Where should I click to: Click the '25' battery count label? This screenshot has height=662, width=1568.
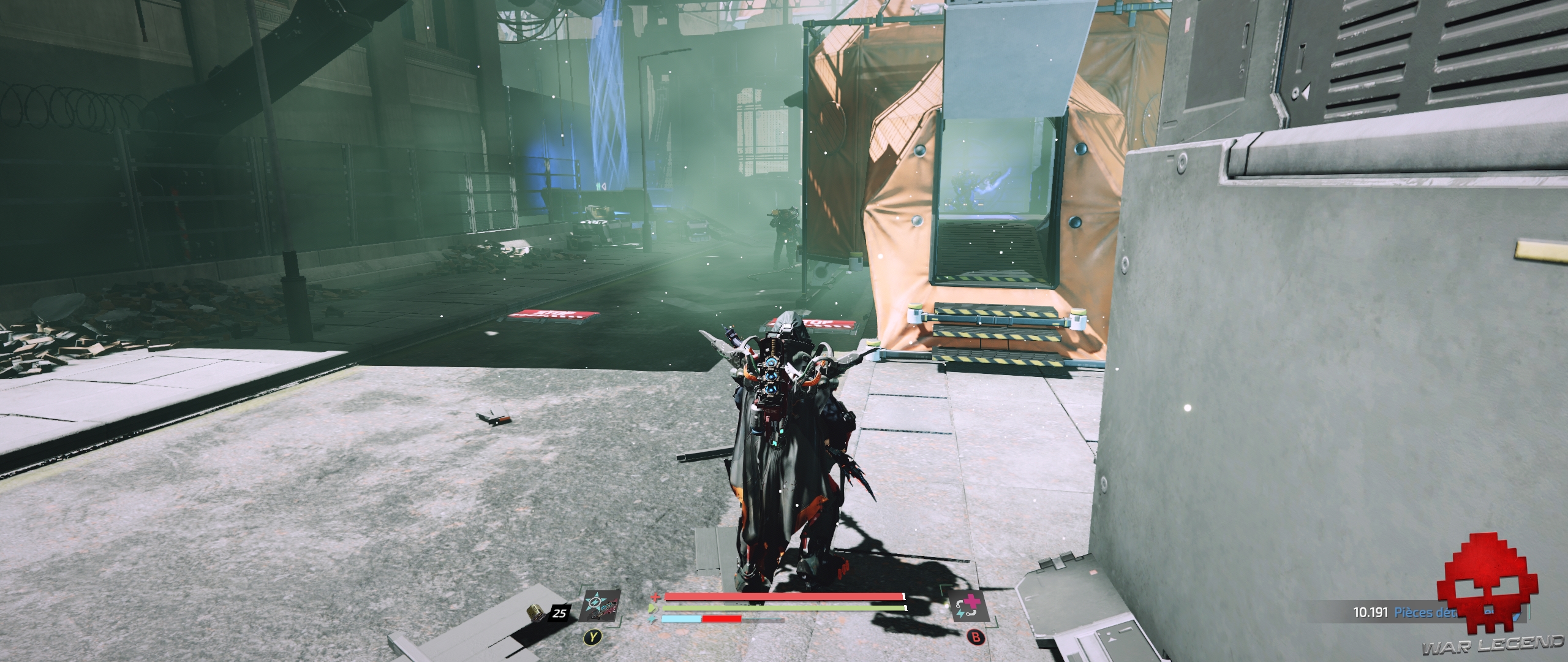click(559, 614)
